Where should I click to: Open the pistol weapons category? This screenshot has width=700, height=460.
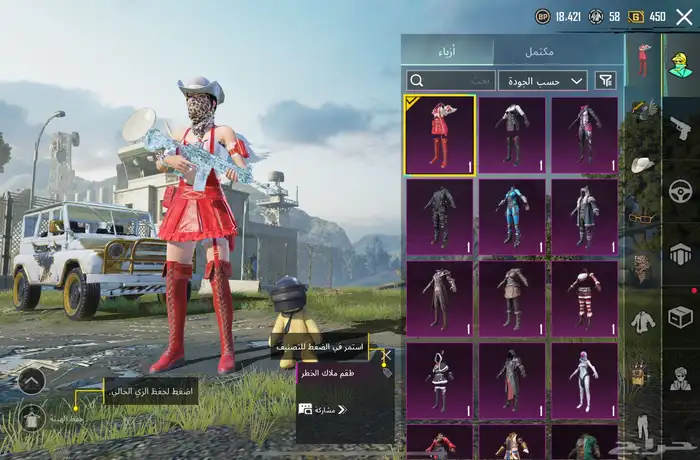coord(680,127)
